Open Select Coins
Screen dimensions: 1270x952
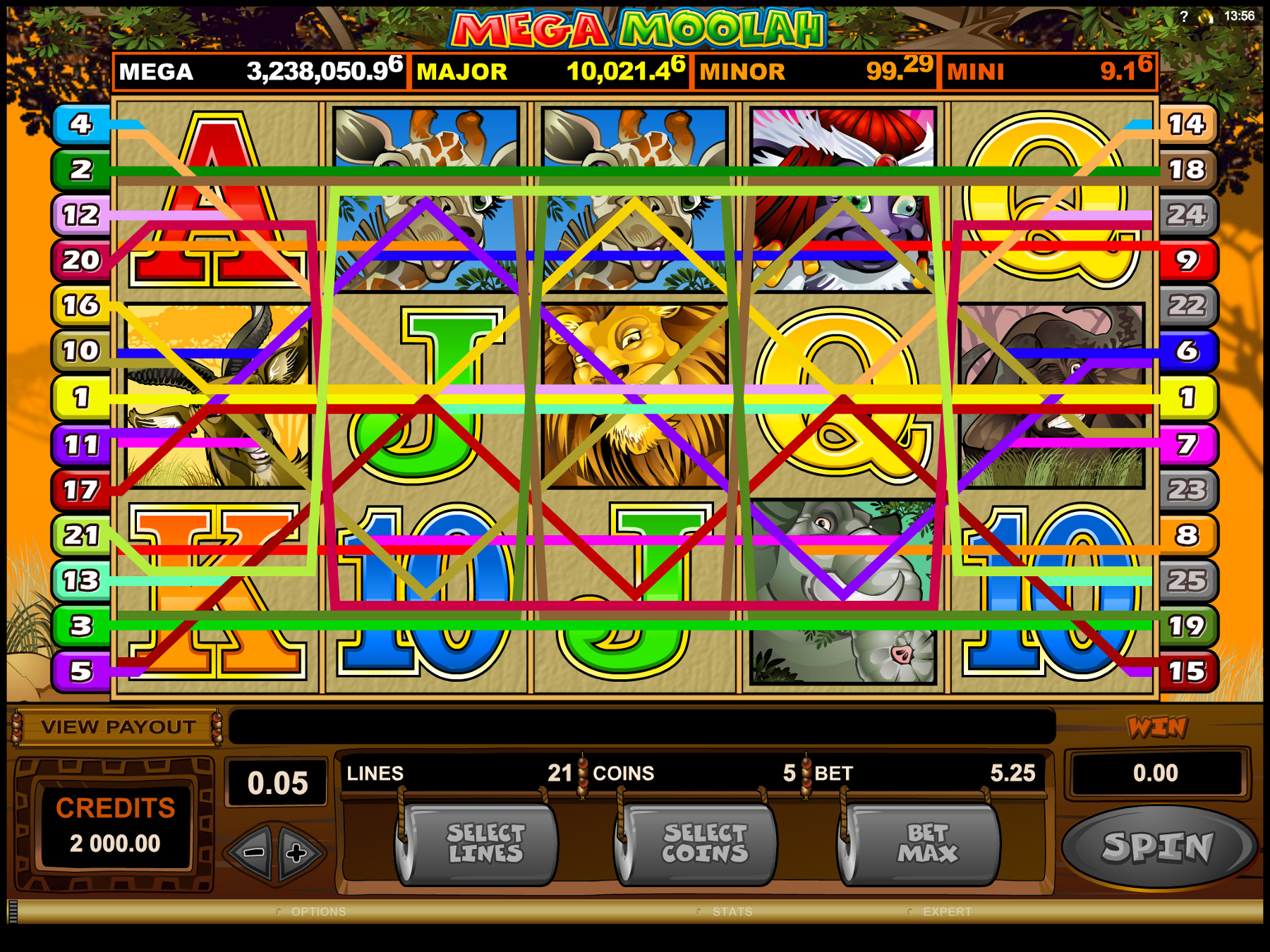pyautogui.click(x=703, y=844)
